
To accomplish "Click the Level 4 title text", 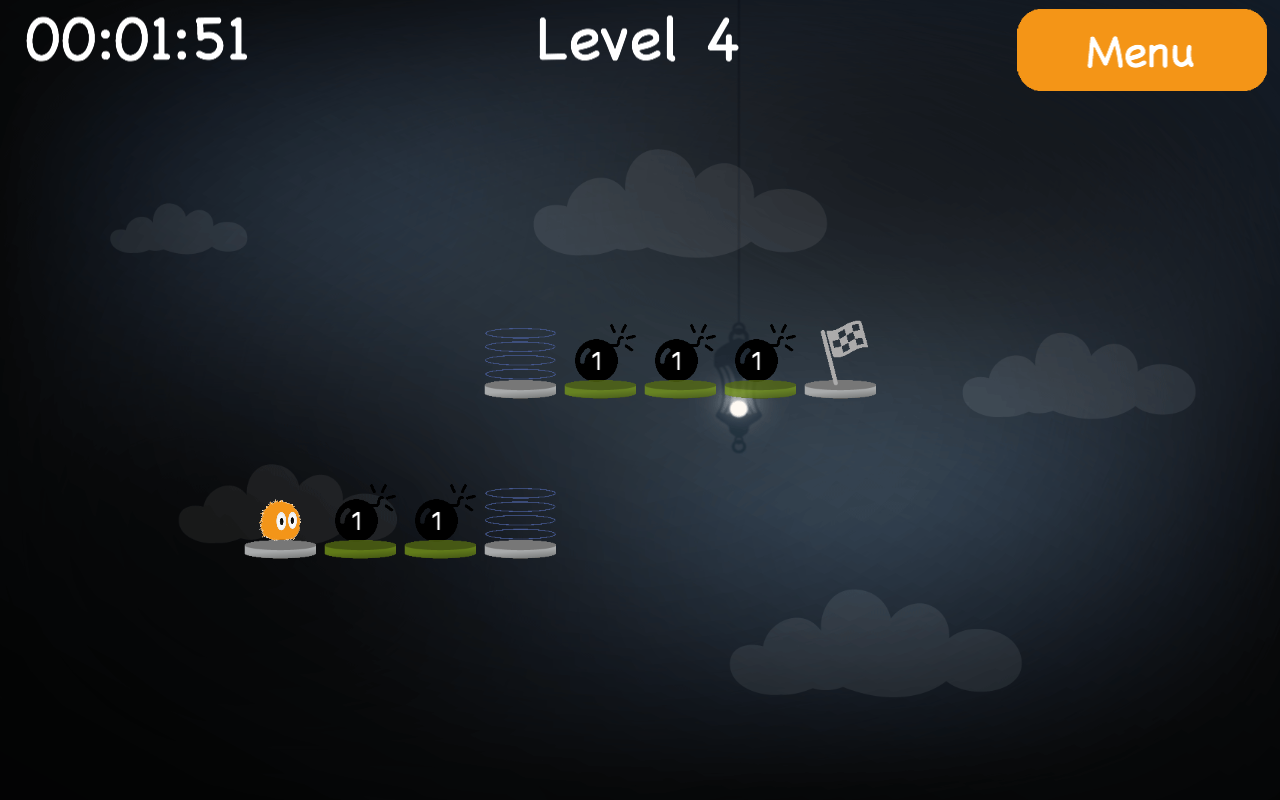I will pyautogui.click(x=636, y=40).
